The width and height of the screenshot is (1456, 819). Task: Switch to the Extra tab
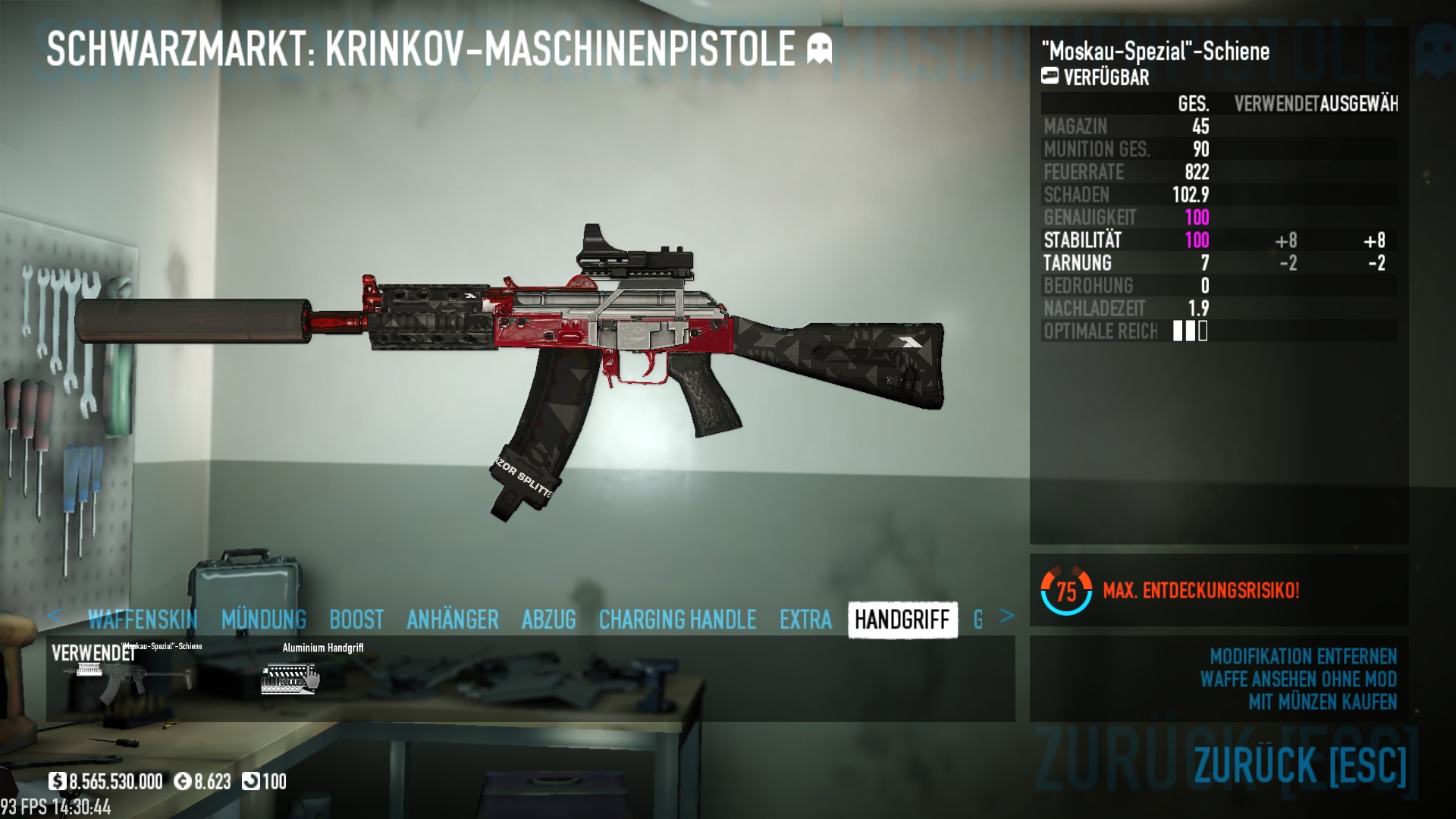pyautogui.click(x=805, y=620)
